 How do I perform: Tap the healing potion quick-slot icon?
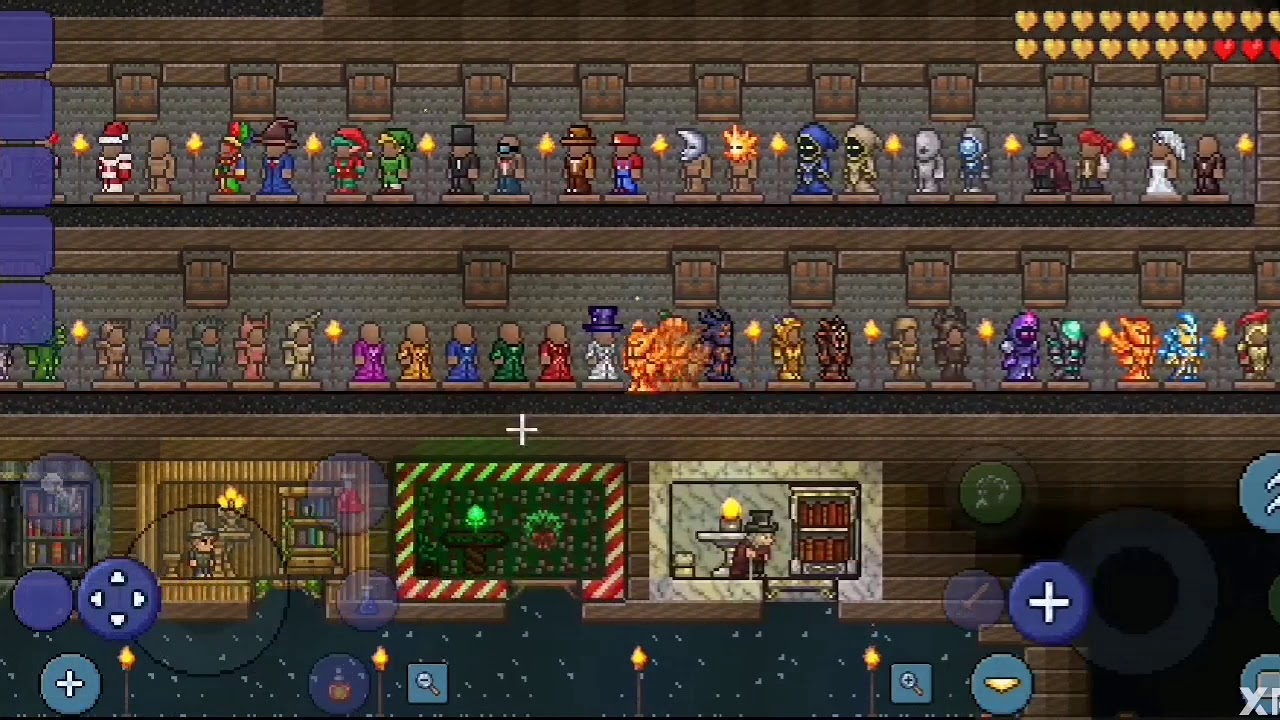point(338,685)
